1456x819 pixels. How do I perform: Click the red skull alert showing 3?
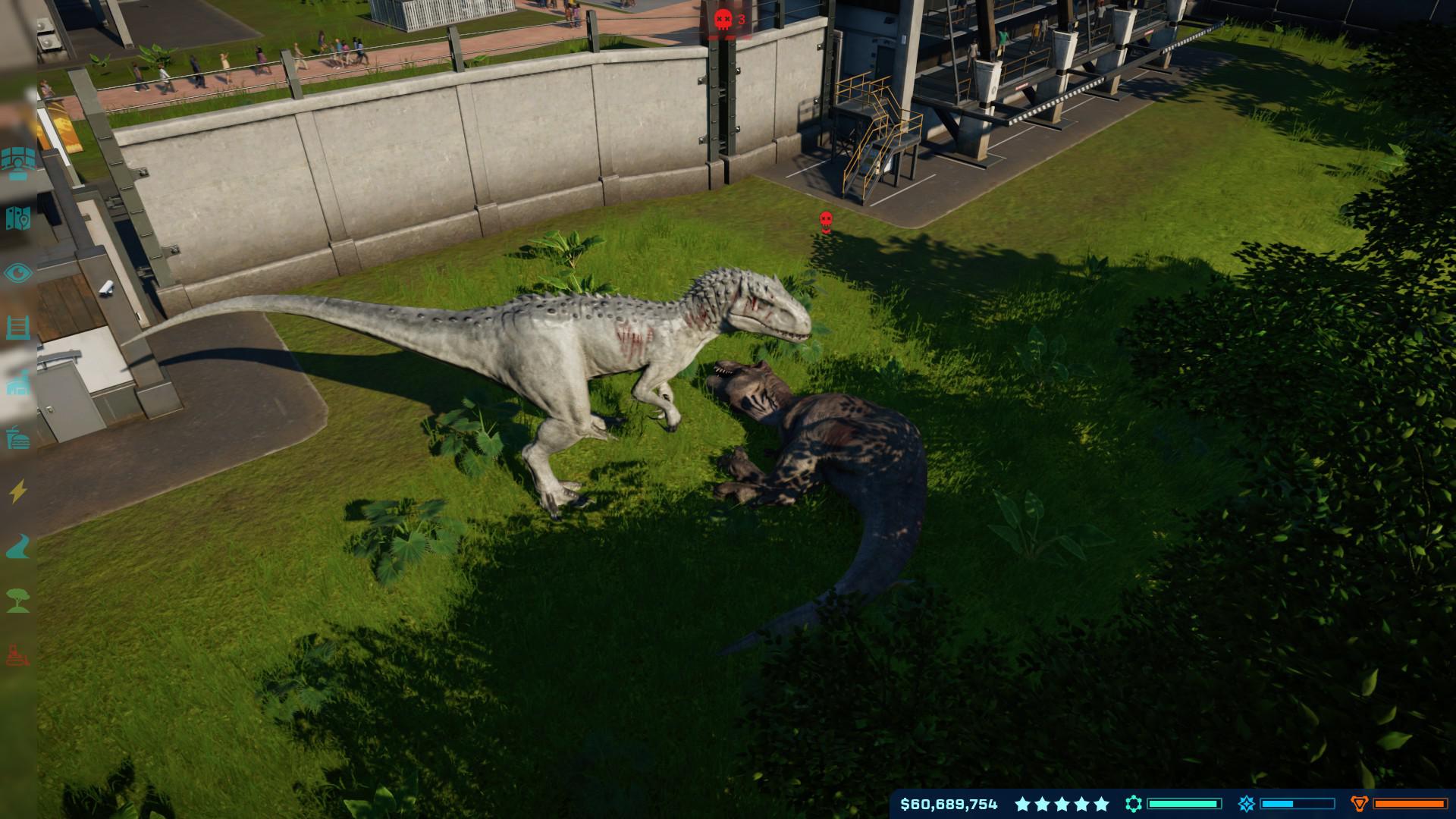pyautogui.click(x=730, y=20)
